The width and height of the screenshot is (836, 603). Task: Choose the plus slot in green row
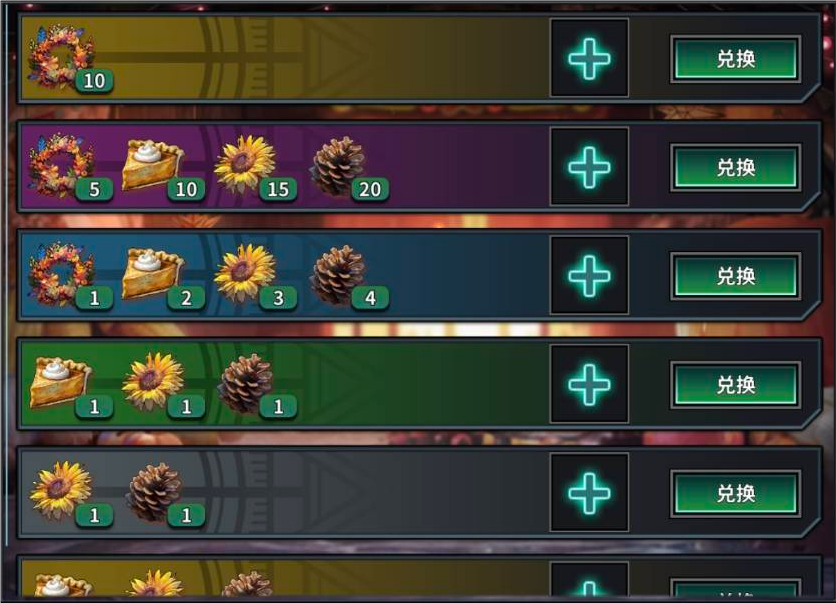pos(589,385)
